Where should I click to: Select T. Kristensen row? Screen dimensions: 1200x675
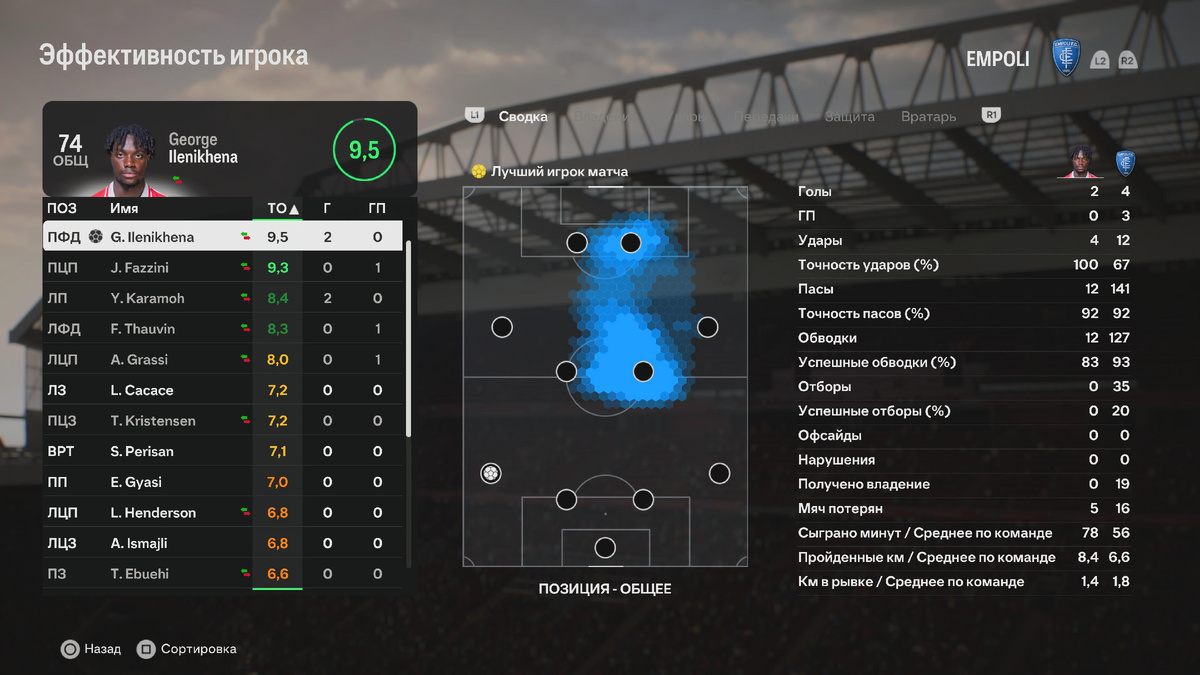tap(223, 421)
